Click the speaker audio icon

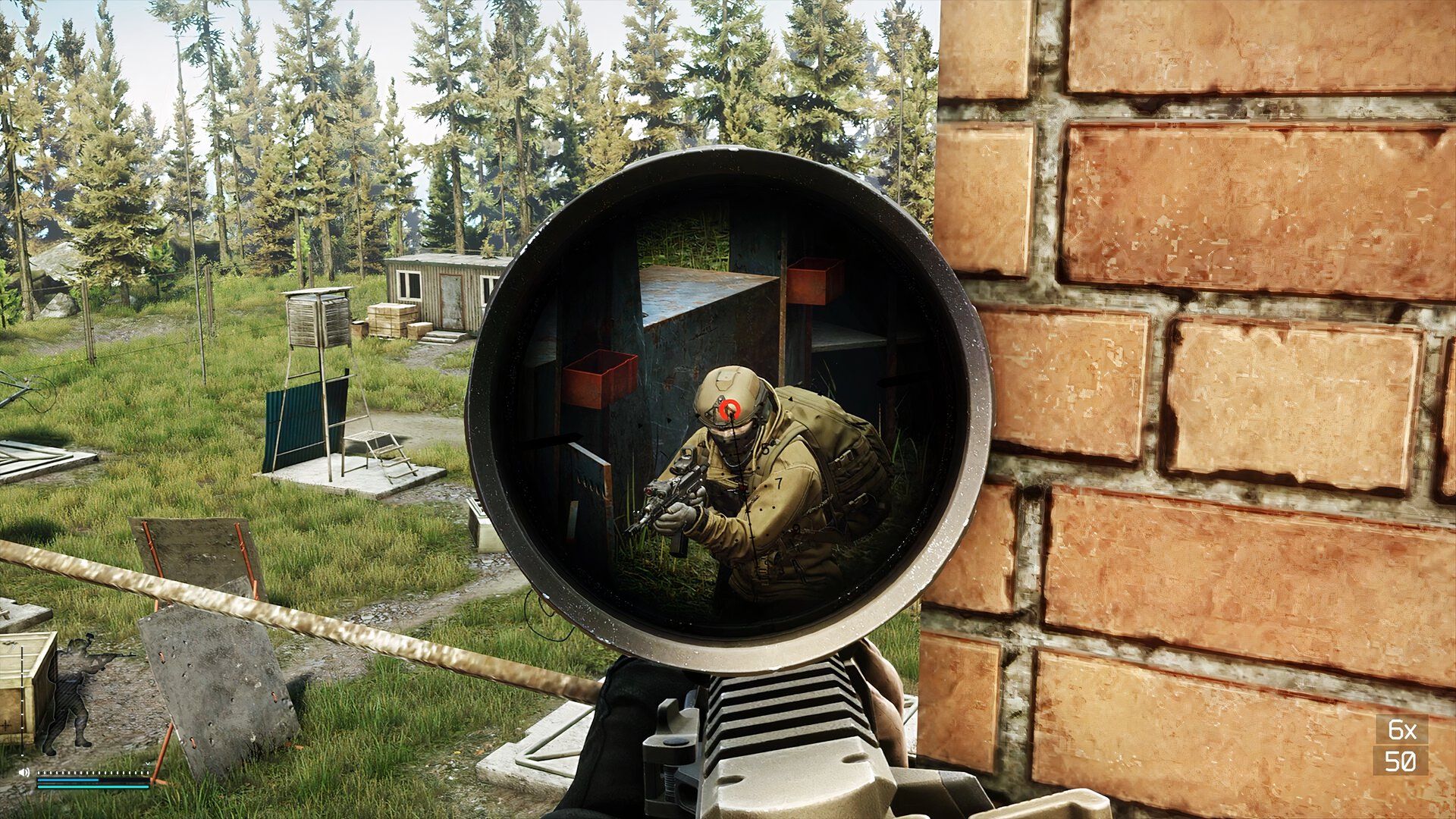point(24,773)
